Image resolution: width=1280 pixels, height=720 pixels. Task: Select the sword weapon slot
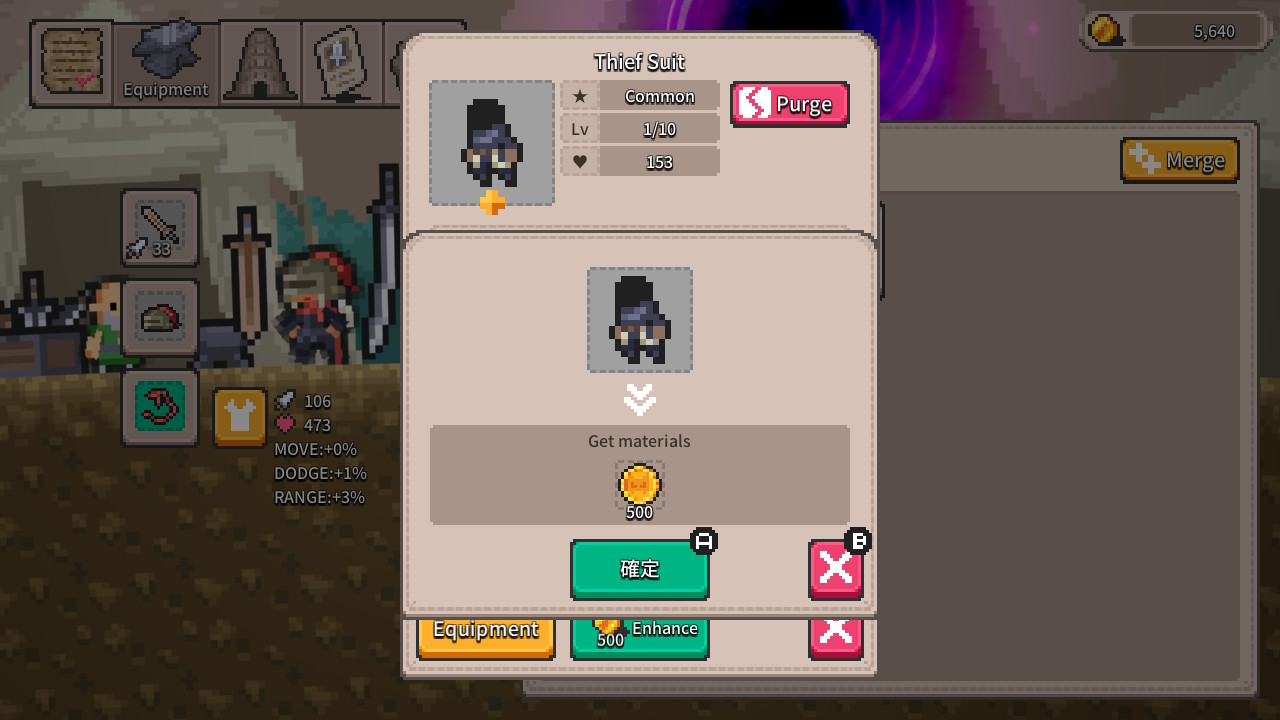click(x=160, y=227)
